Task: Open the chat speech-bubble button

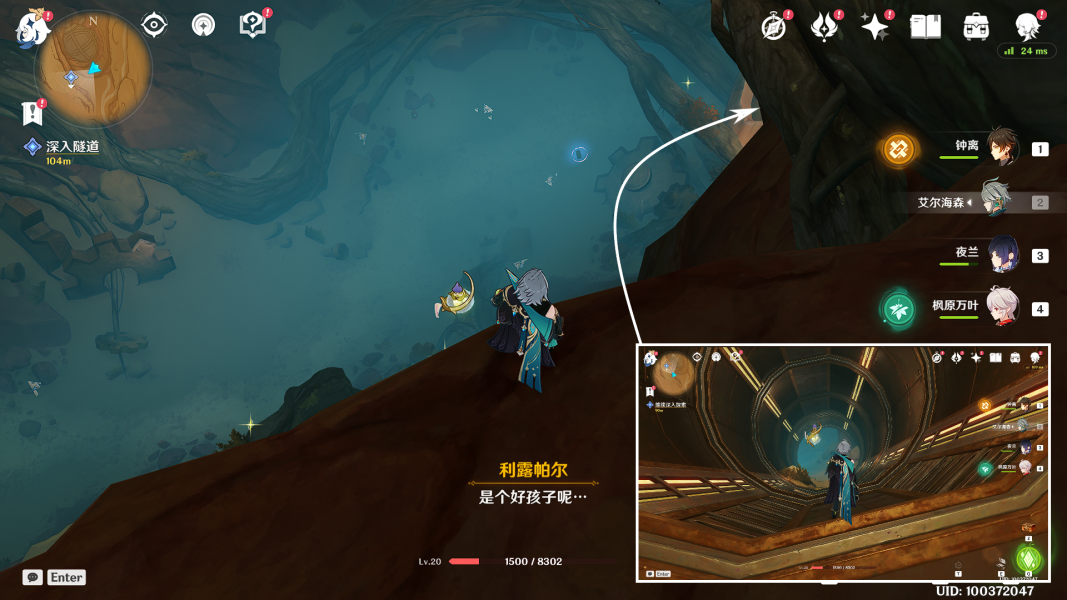Action: 33,577
